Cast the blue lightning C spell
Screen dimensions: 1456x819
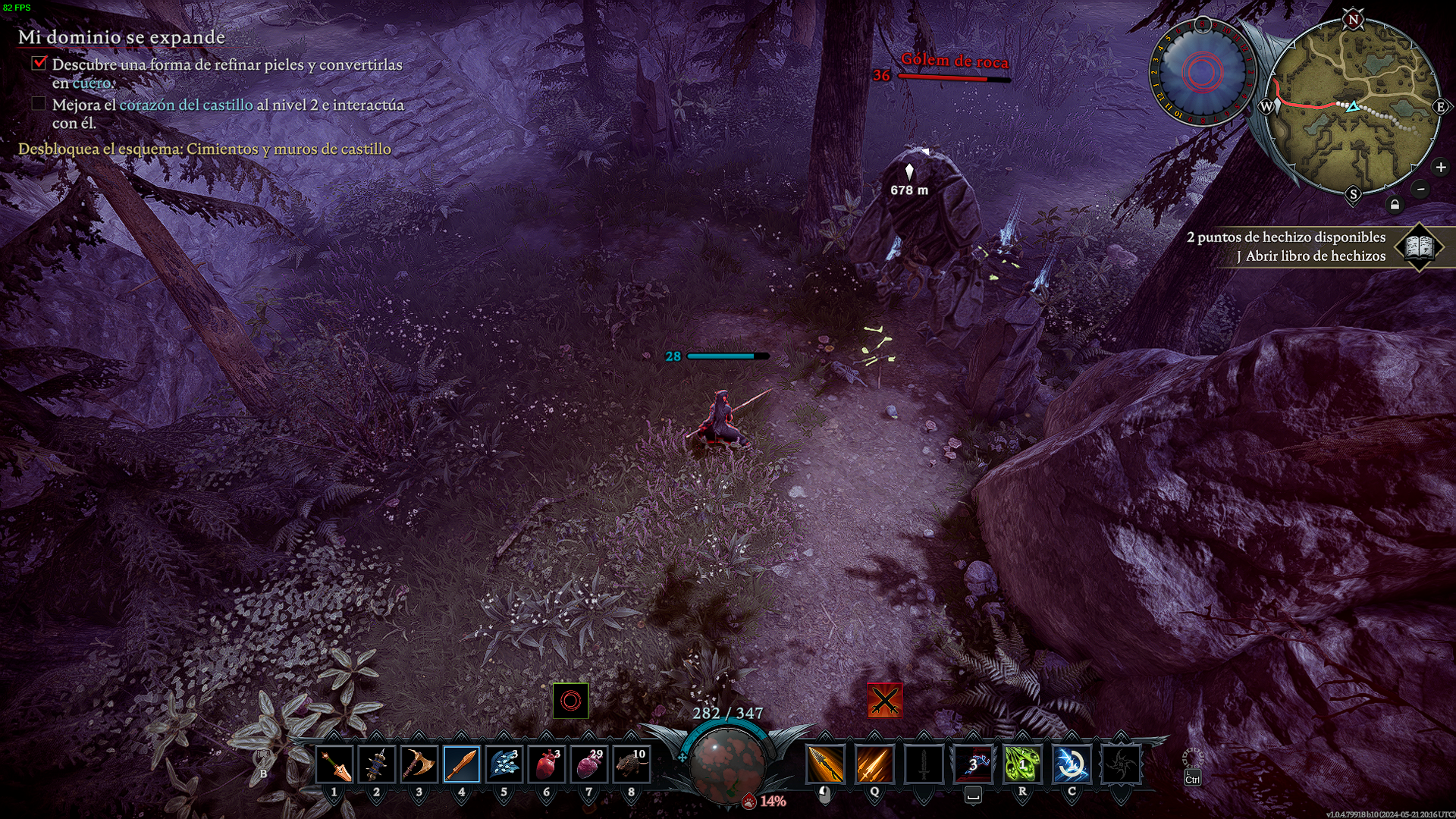point(1072,764)
